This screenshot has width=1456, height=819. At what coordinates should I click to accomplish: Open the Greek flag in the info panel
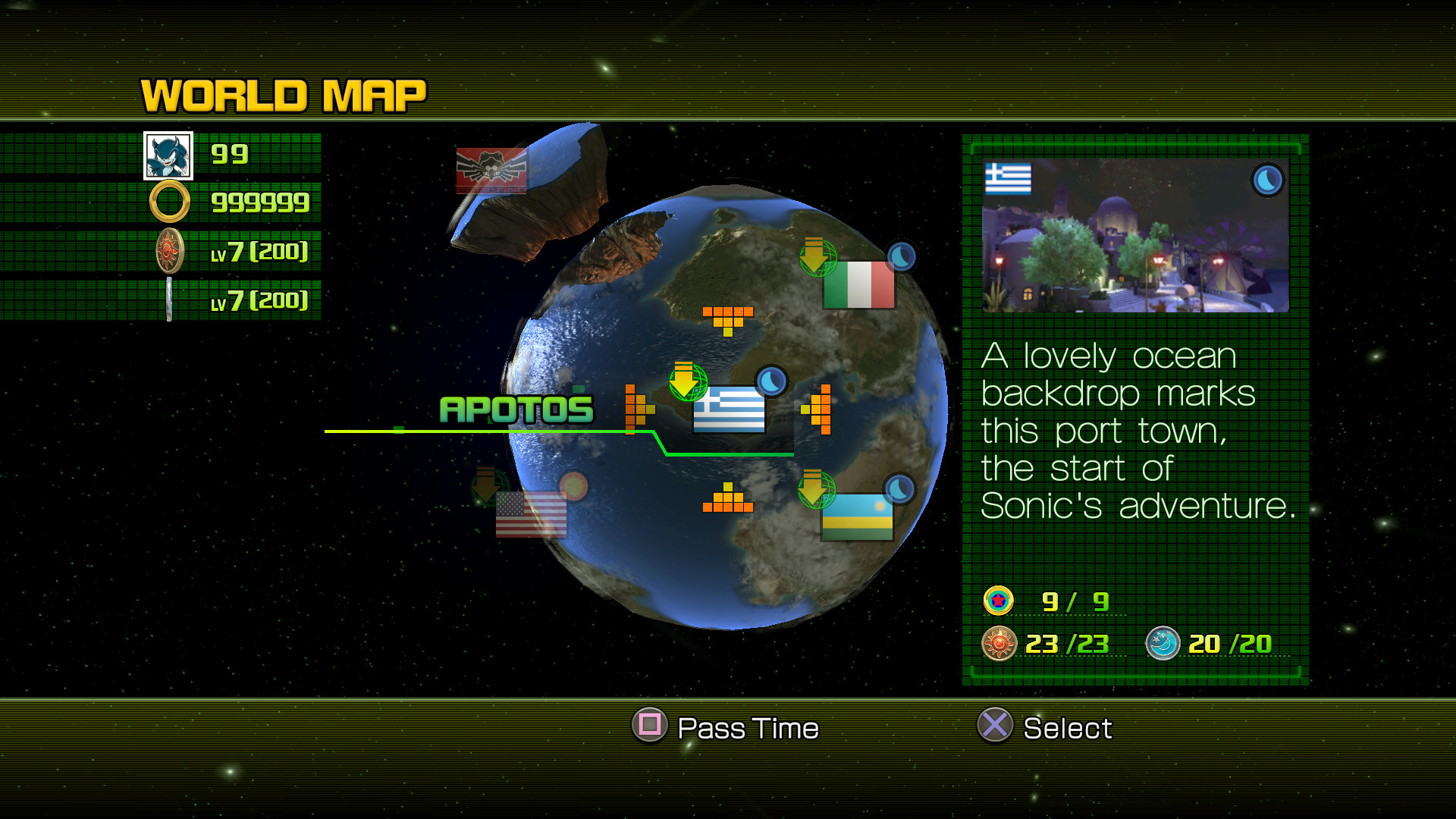(1009, 180)
